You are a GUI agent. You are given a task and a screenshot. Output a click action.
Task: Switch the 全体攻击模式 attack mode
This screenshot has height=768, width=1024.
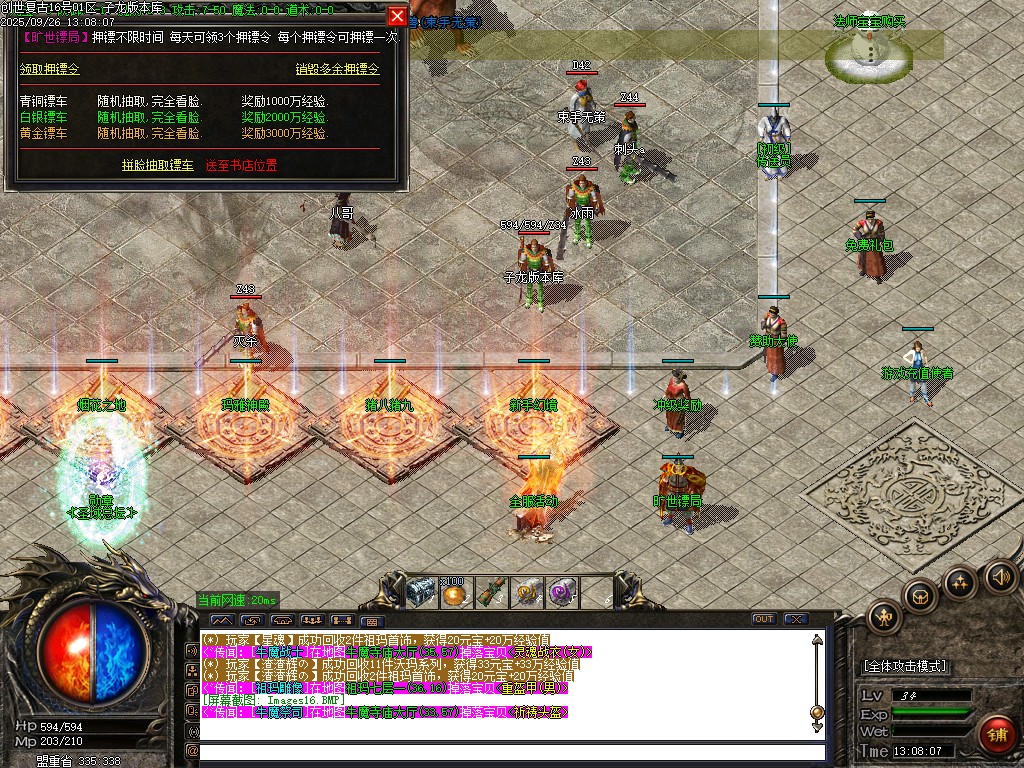point(905,666)
